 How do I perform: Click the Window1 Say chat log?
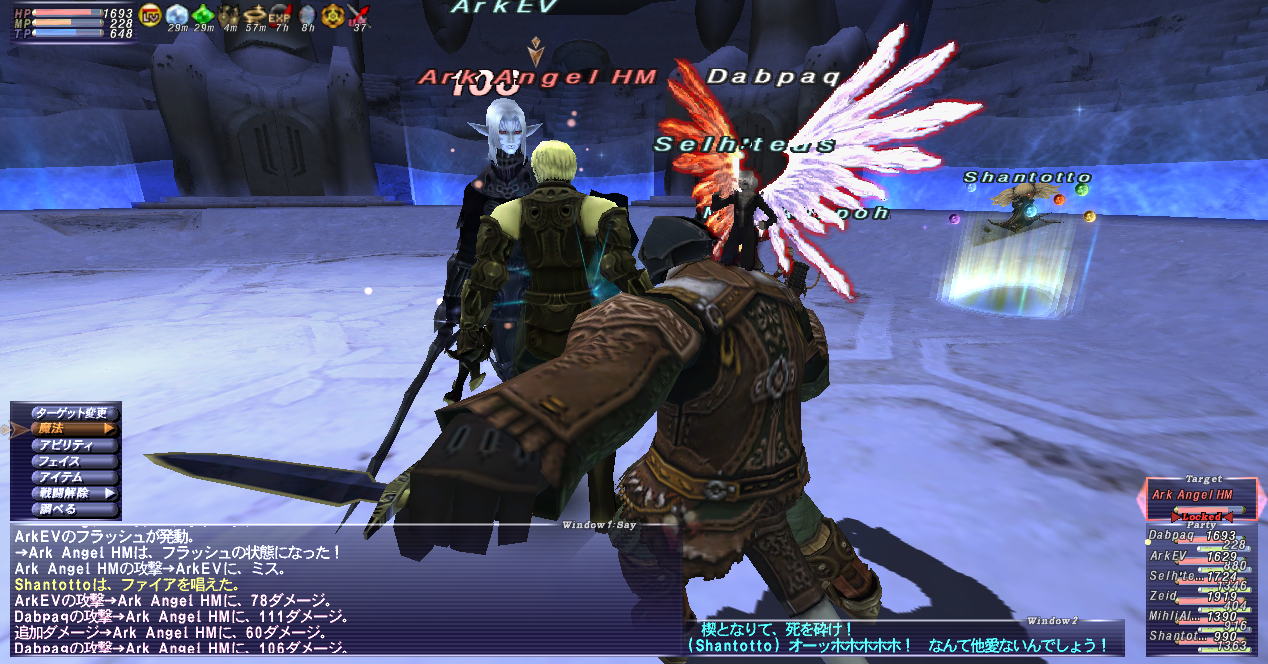point(340,588)
